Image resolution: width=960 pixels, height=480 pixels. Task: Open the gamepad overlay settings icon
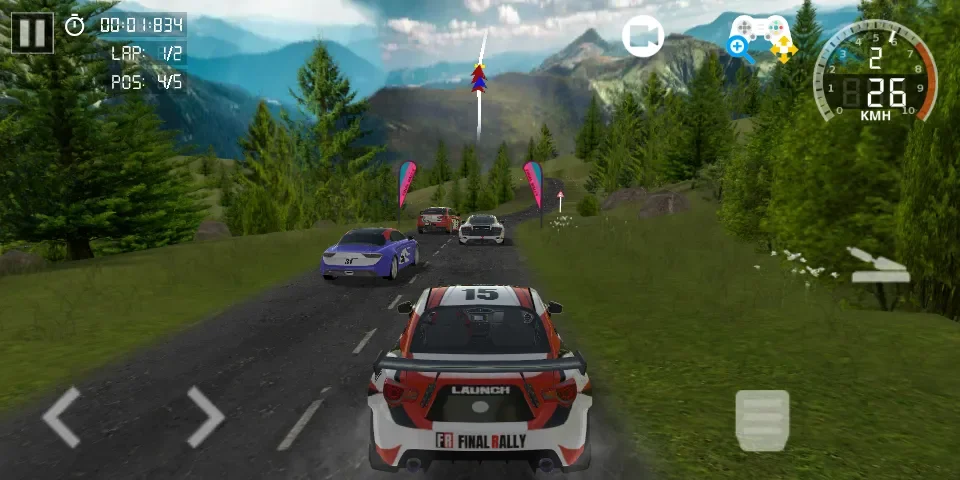[761, 36]
